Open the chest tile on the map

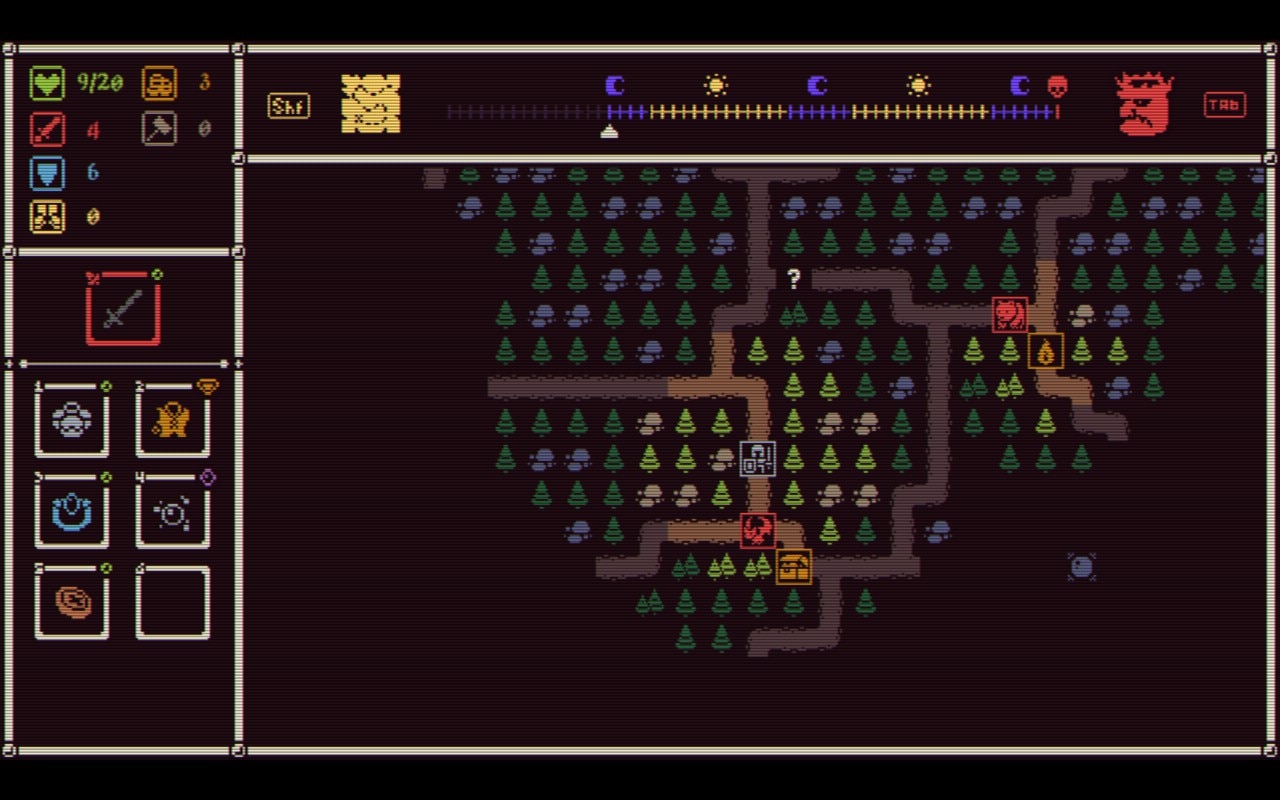(x=793, y=567)
